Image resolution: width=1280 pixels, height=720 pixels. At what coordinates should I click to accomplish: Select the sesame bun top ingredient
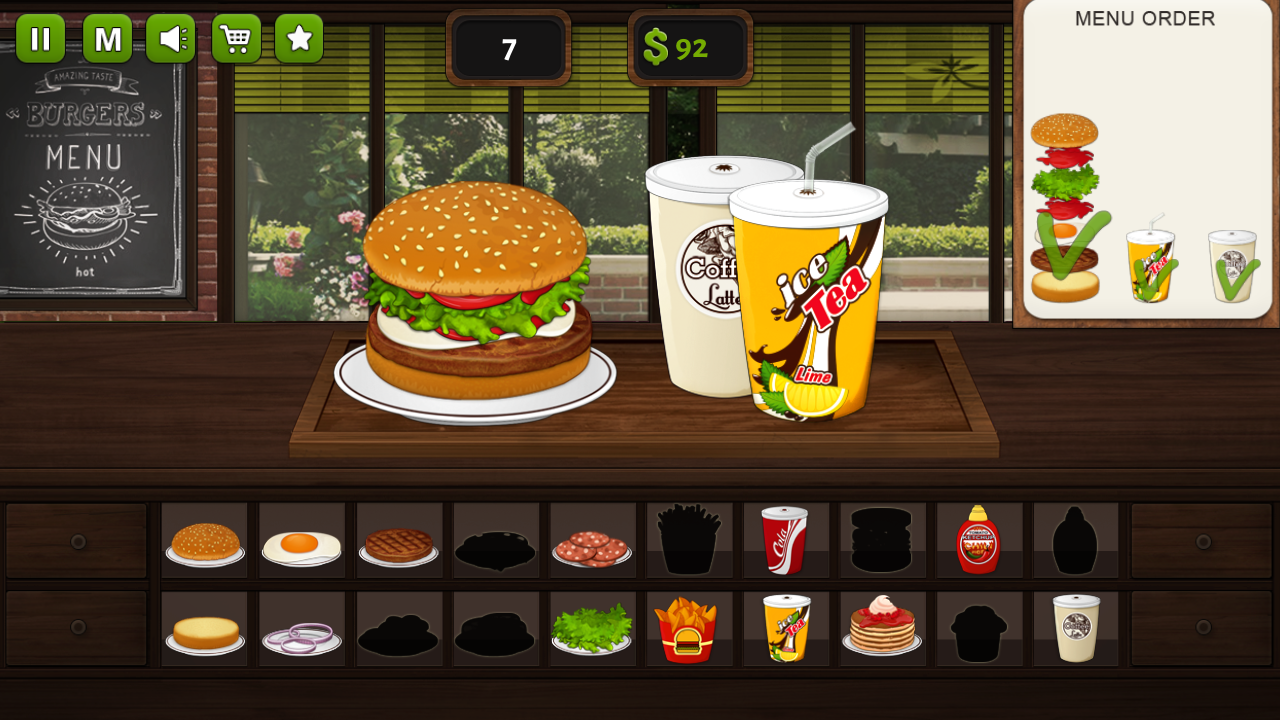coord(205,540)
